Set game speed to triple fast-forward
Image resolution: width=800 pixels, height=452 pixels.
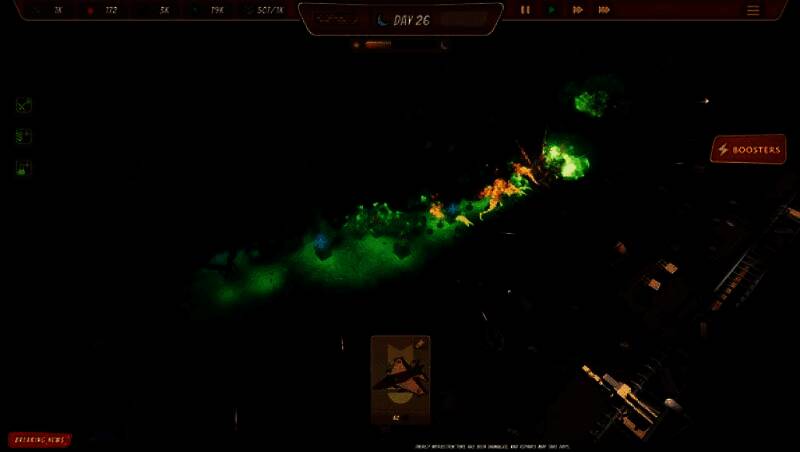coord(604,10)
